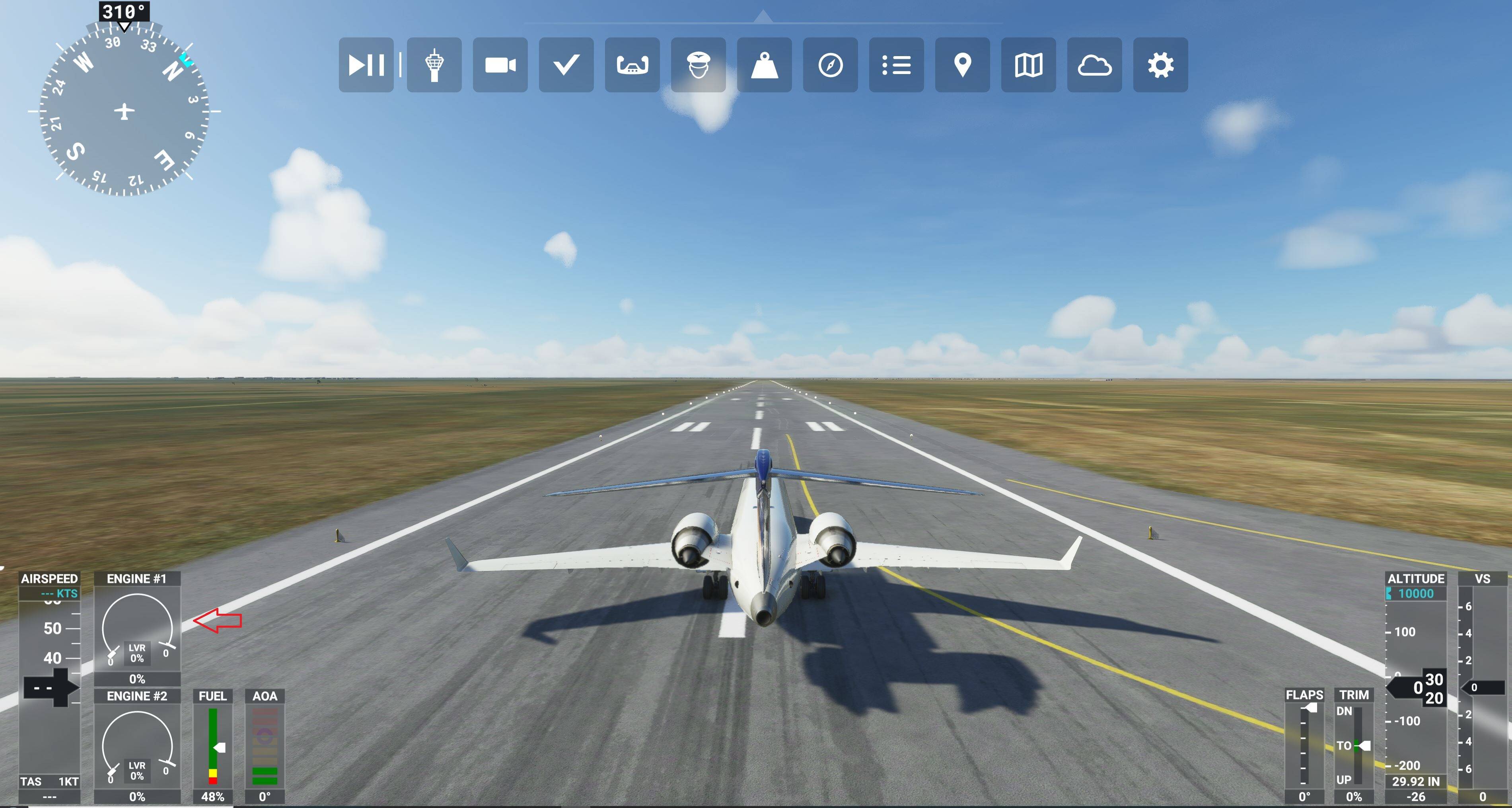Expand the toolbar using the top handle arrow
Image resolution: width=1512 pixels, height=808 pixels.
(763, 16)
